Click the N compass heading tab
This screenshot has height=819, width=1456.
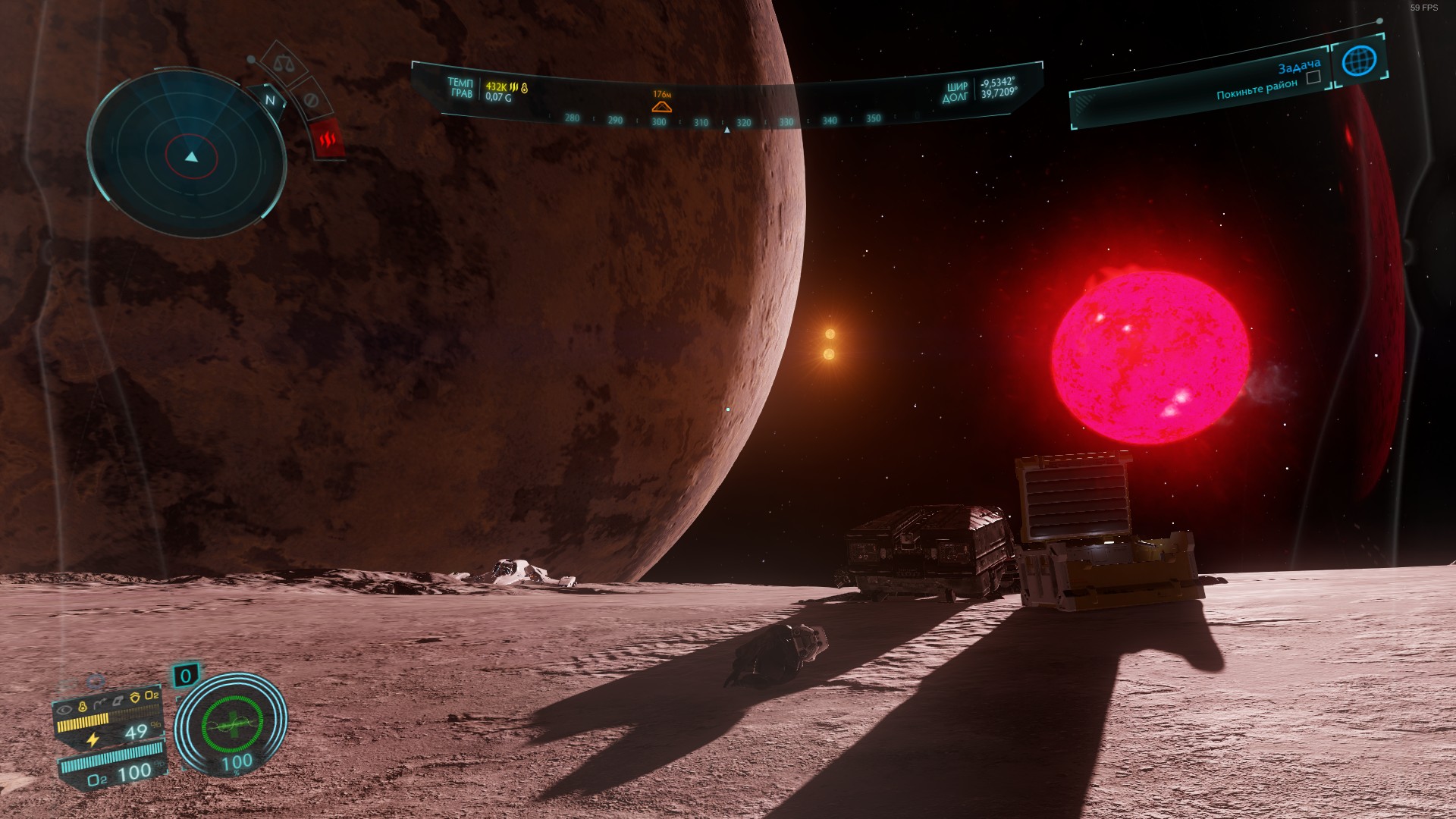pos(270,100)
